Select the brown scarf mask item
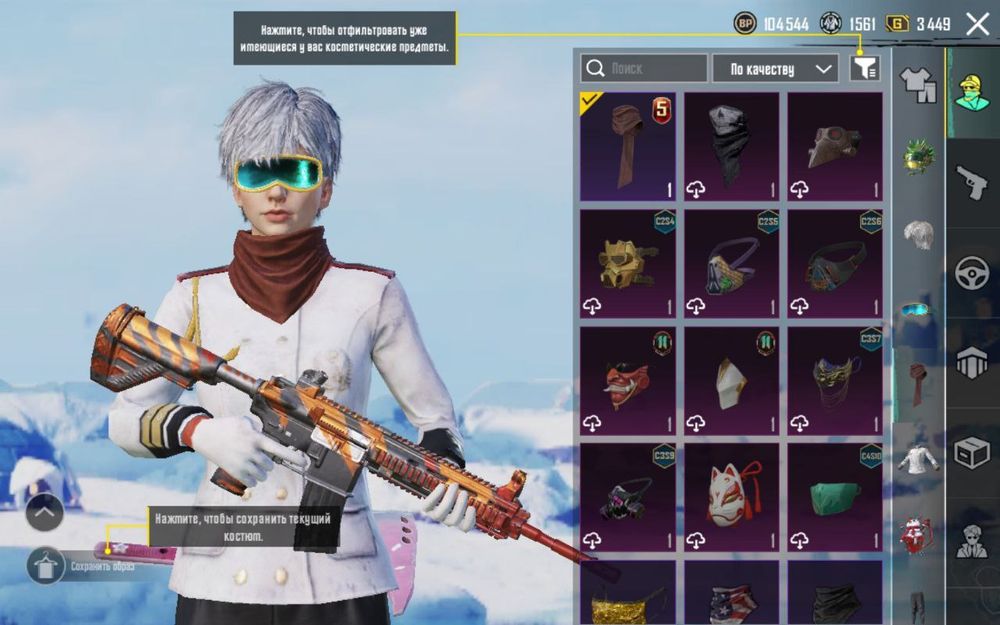Viewport: 1000px width, 625px height. click(x=628, y=147)
